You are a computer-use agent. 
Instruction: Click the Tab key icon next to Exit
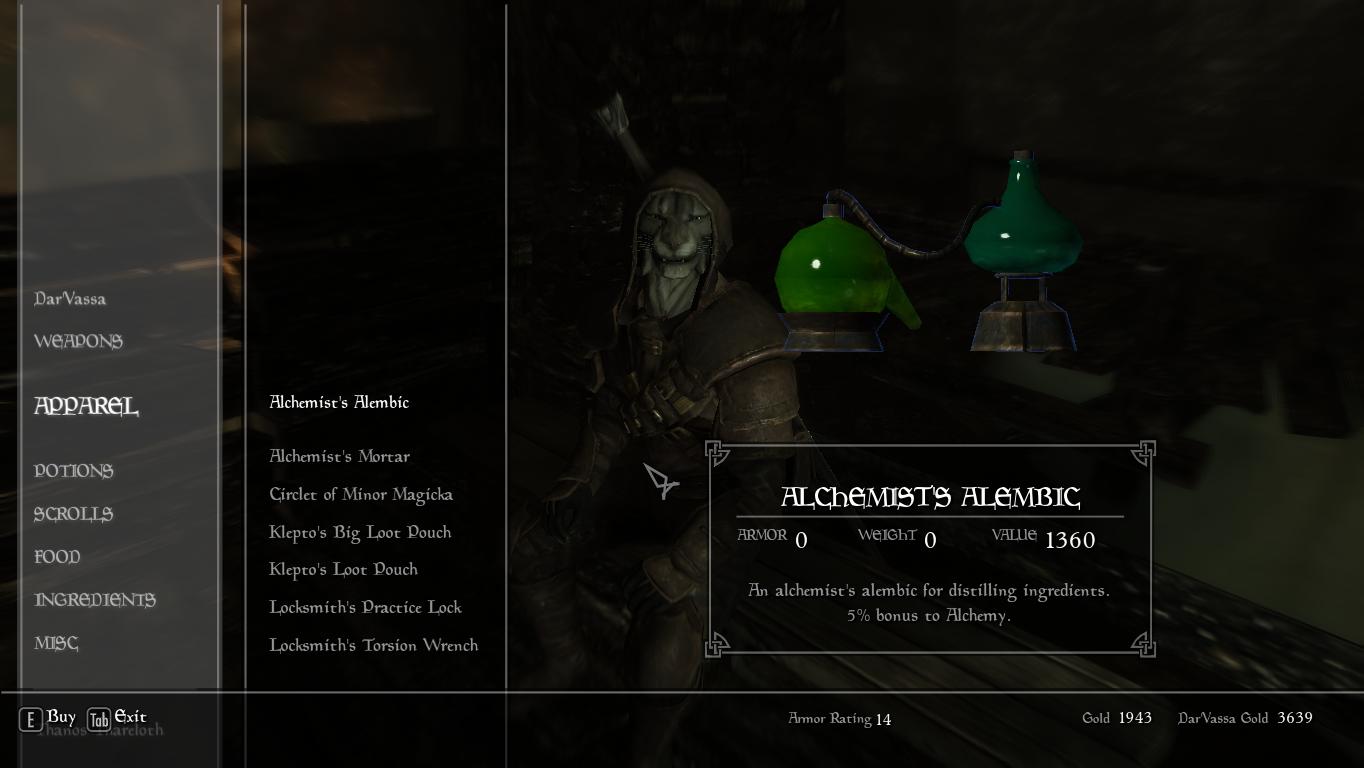pyautogui.click(x=101, y=717)
